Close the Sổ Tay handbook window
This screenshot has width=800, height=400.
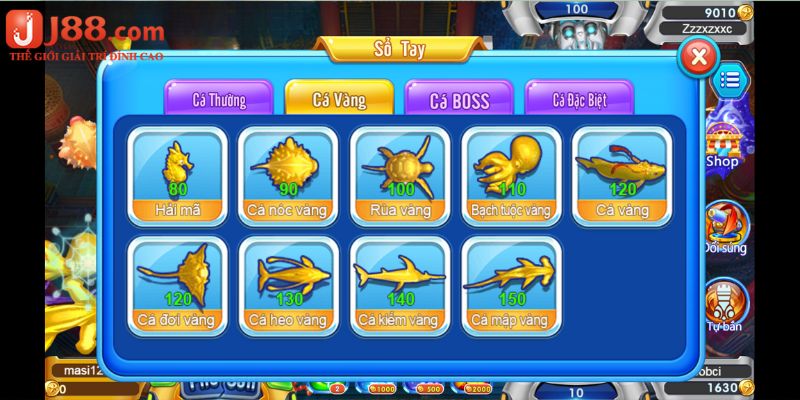(x=699, y=57)
